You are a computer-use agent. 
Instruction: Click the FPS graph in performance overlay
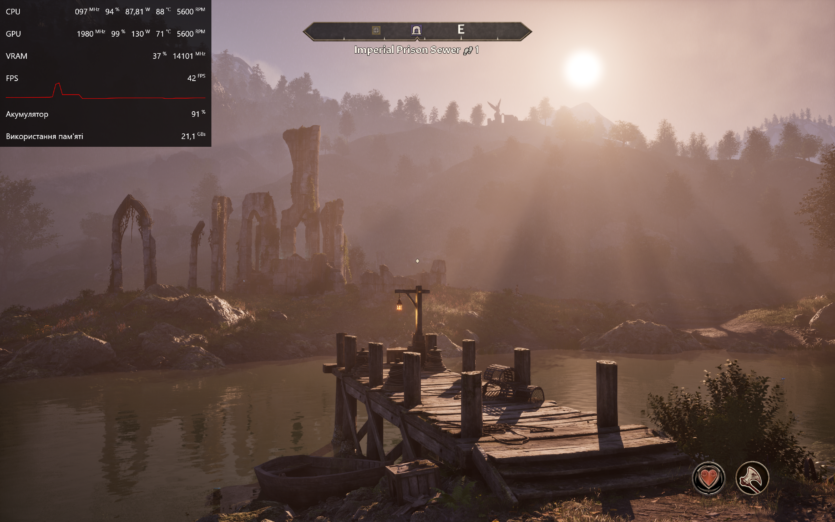(104, 93)
